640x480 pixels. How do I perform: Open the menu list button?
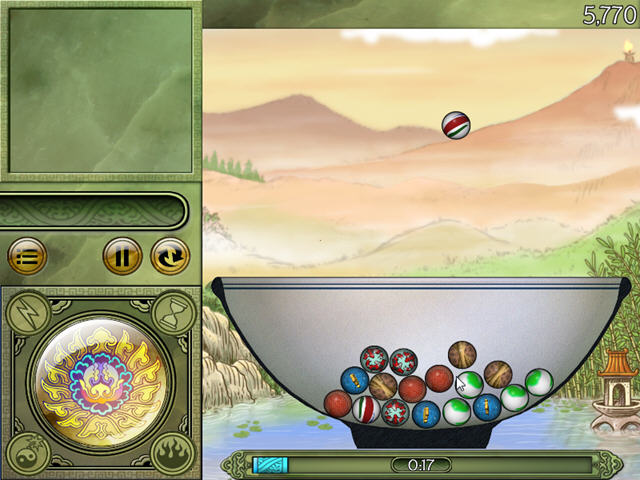pyautogui.click(x=27, y=257)
